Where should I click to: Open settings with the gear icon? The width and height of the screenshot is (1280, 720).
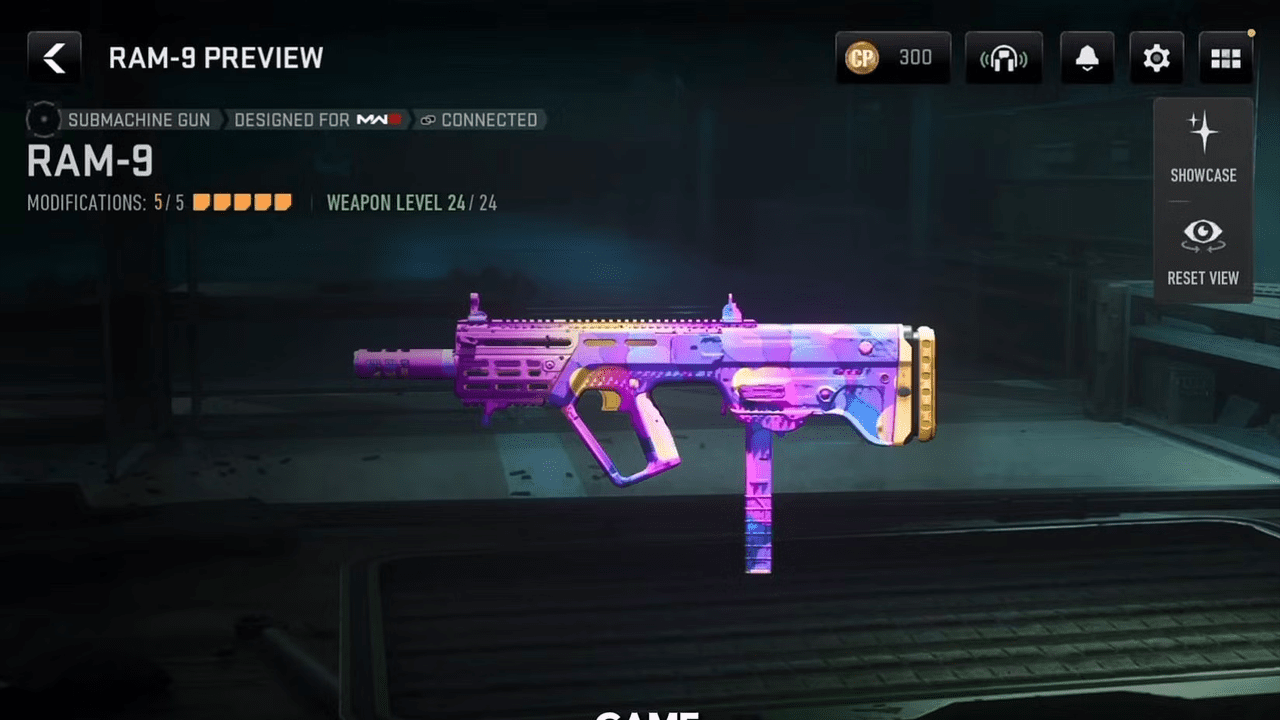tap(1156, 58)
